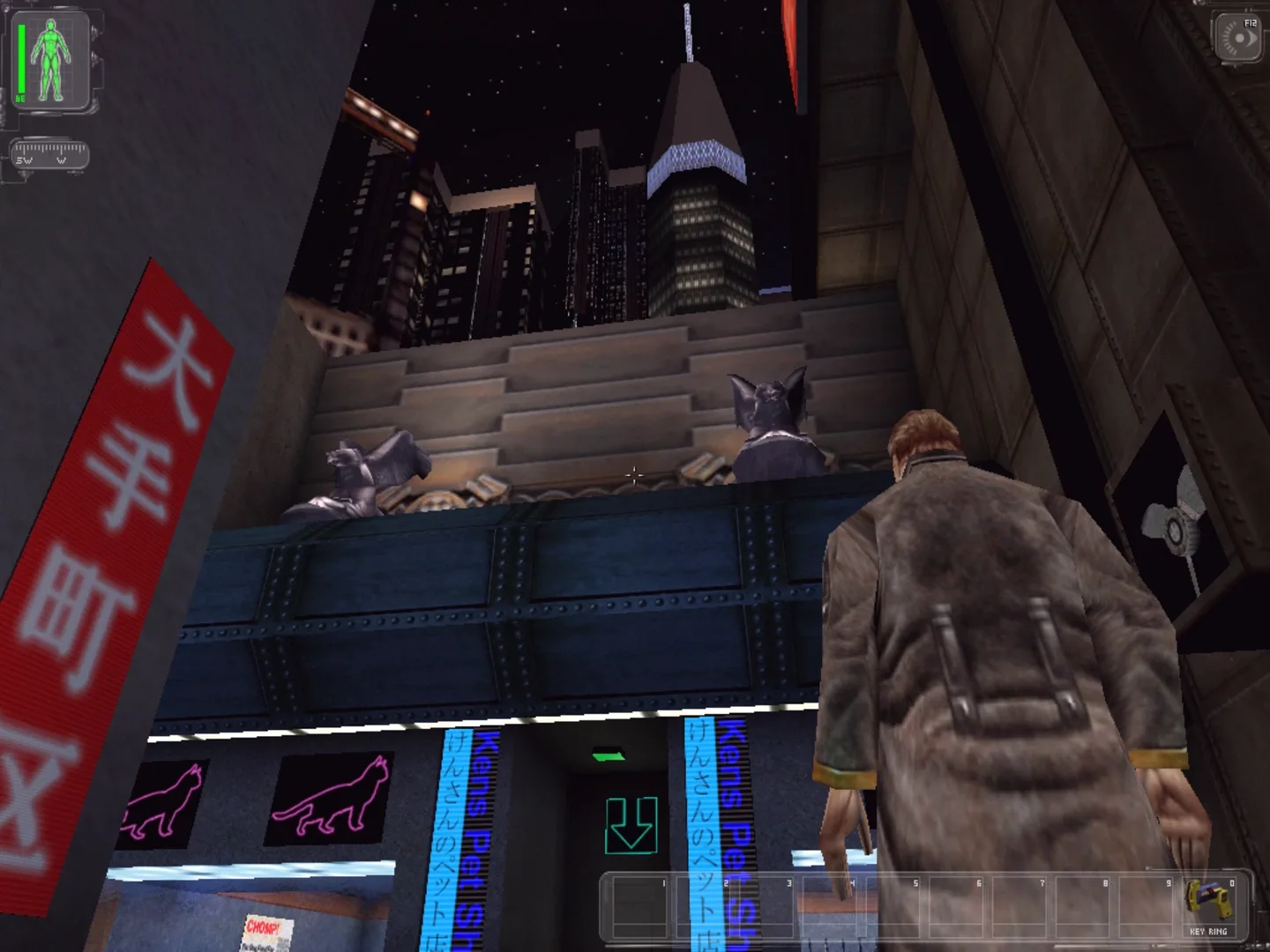Click the F12 augmentation display icon

point(1238,37)
